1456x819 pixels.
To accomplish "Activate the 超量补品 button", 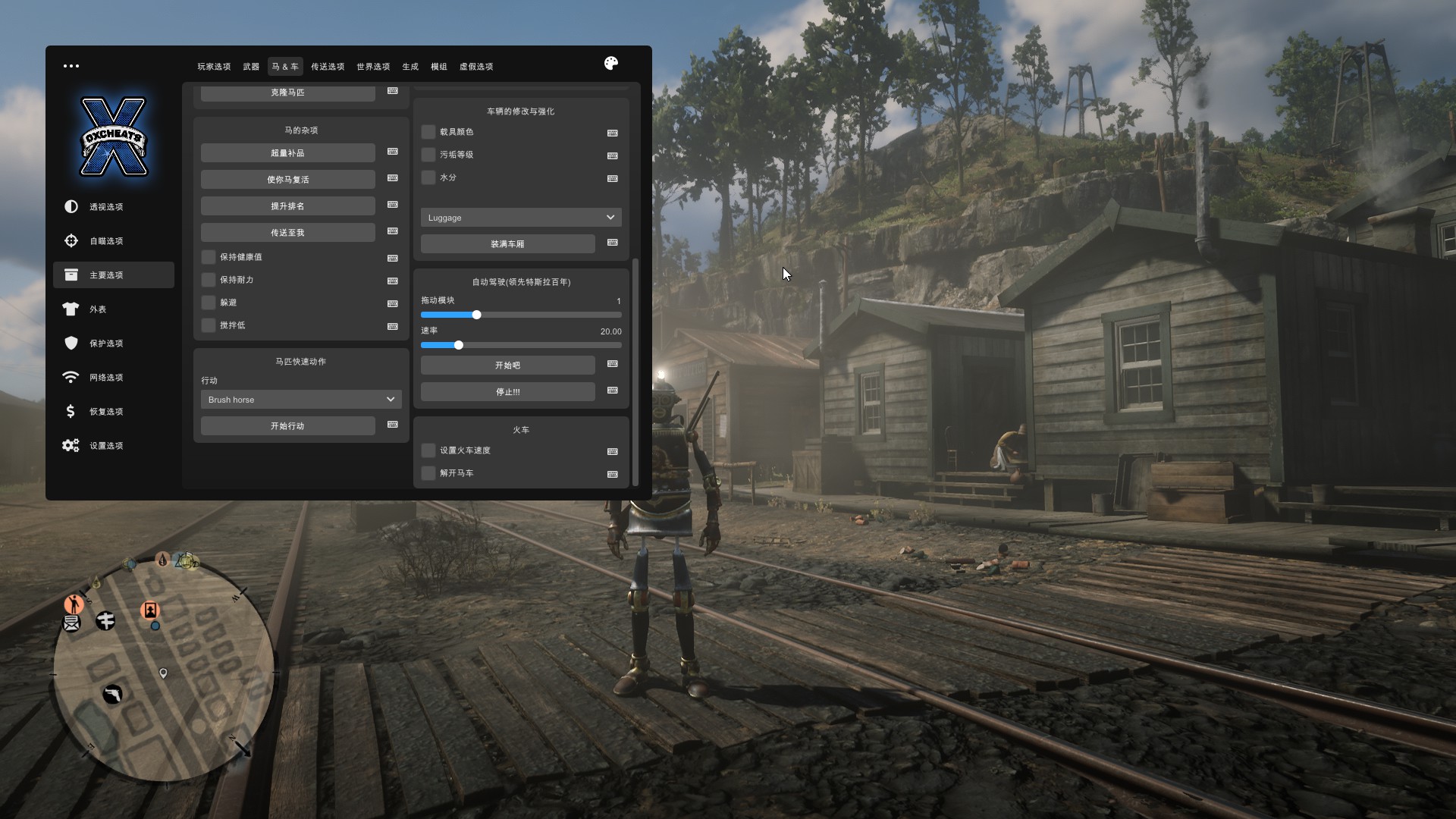I will point(288,153).
